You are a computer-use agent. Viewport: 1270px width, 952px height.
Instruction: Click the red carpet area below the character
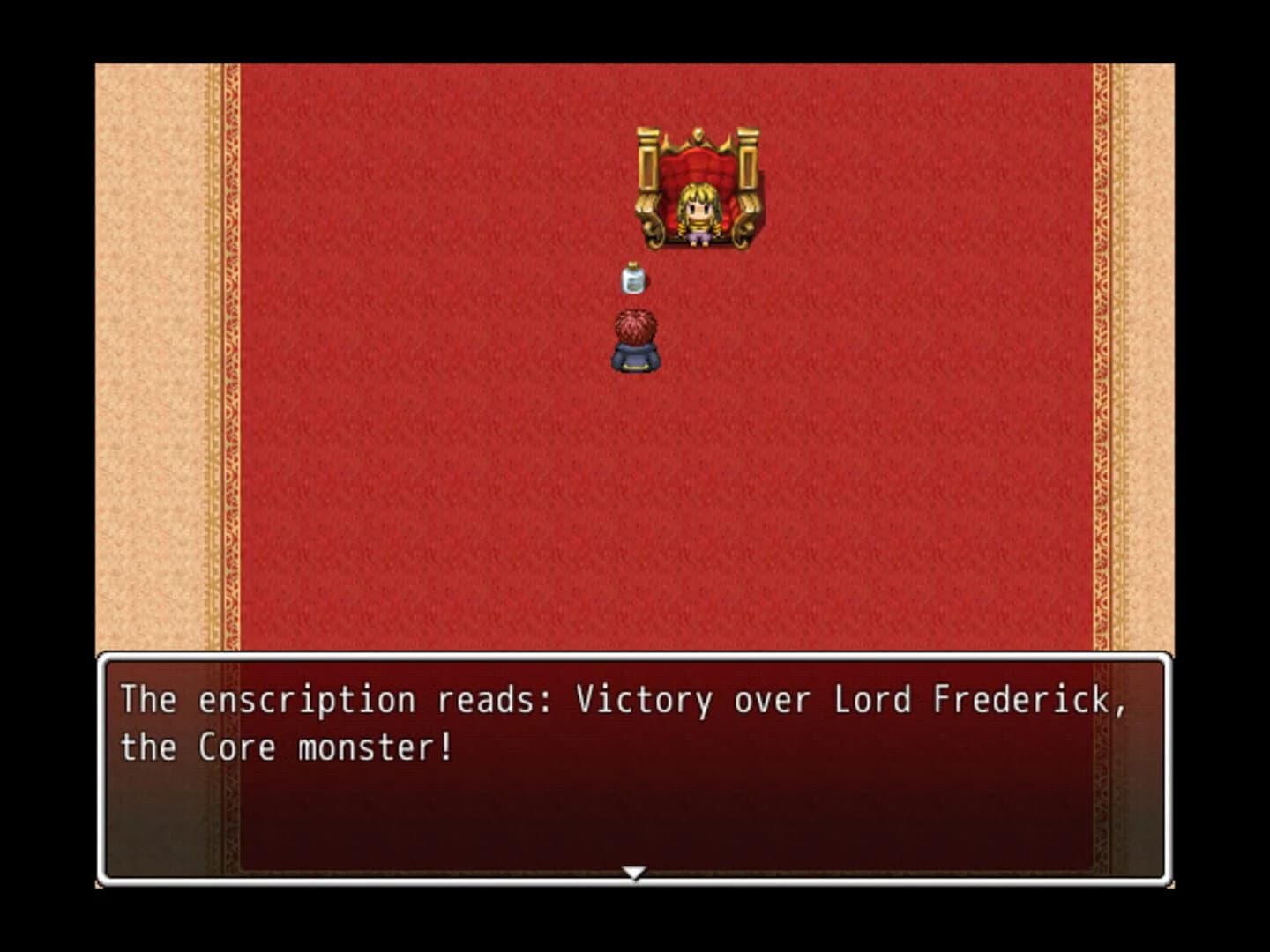pyautogui.click(x=635, y=485)
